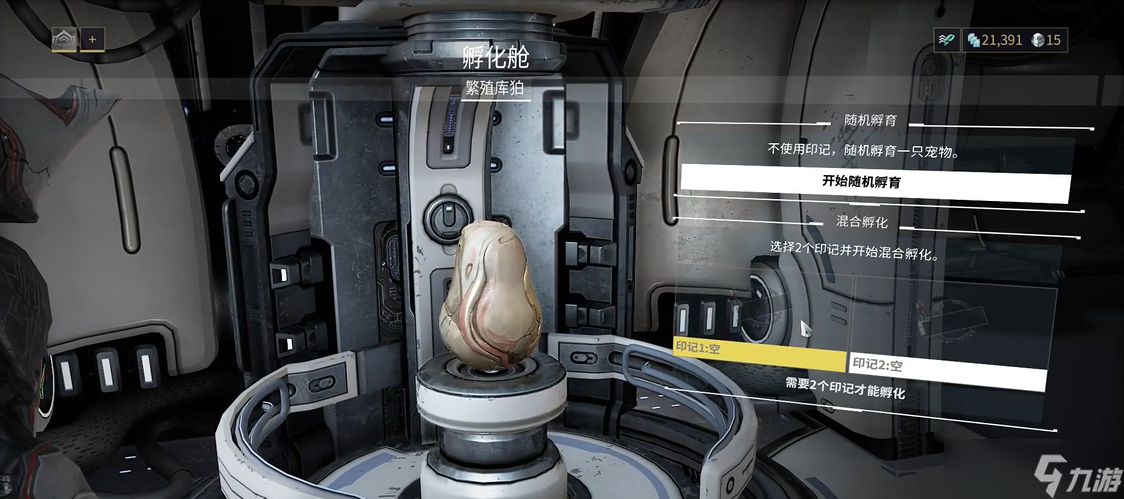Select the 印记1:空 imprint slot

click(x=760, y=362)
